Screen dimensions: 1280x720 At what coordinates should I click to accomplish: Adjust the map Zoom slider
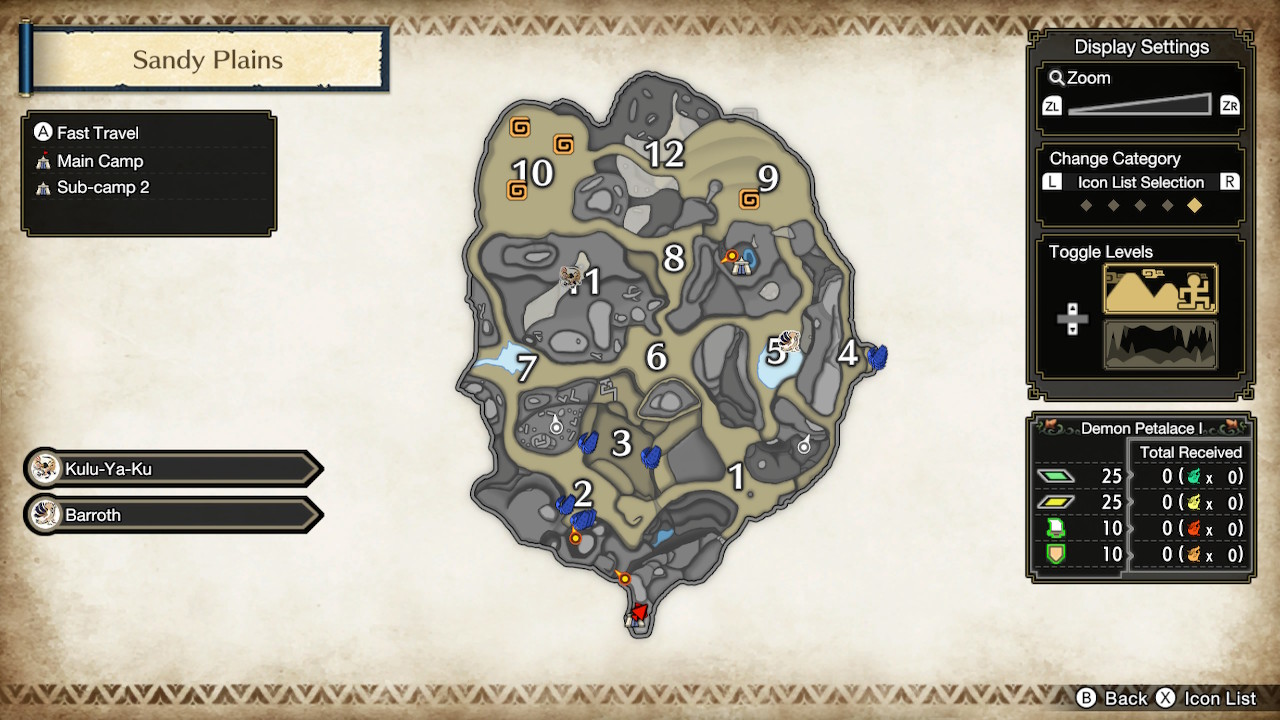1140,104
